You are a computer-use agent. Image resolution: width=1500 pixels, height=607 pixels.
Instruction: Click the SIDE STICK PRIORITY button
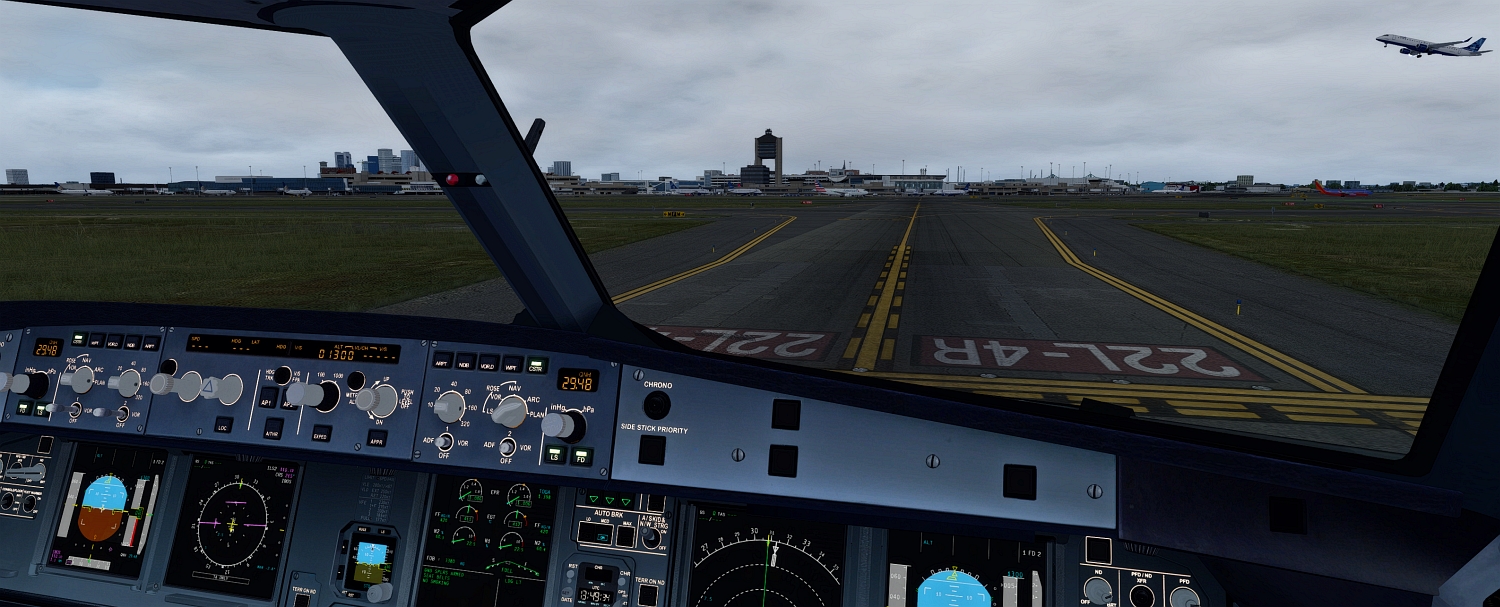point(652,450)
